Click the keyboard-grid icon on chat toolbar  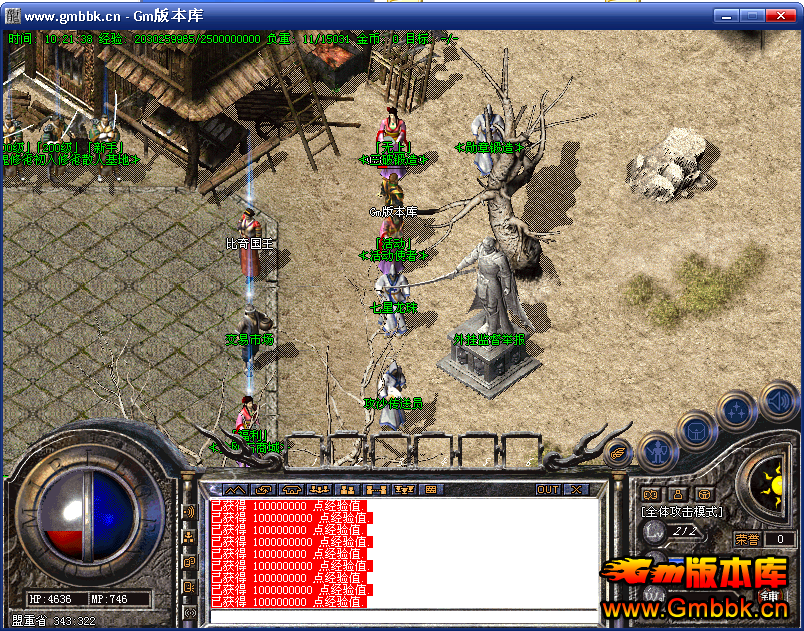[431, 490]
